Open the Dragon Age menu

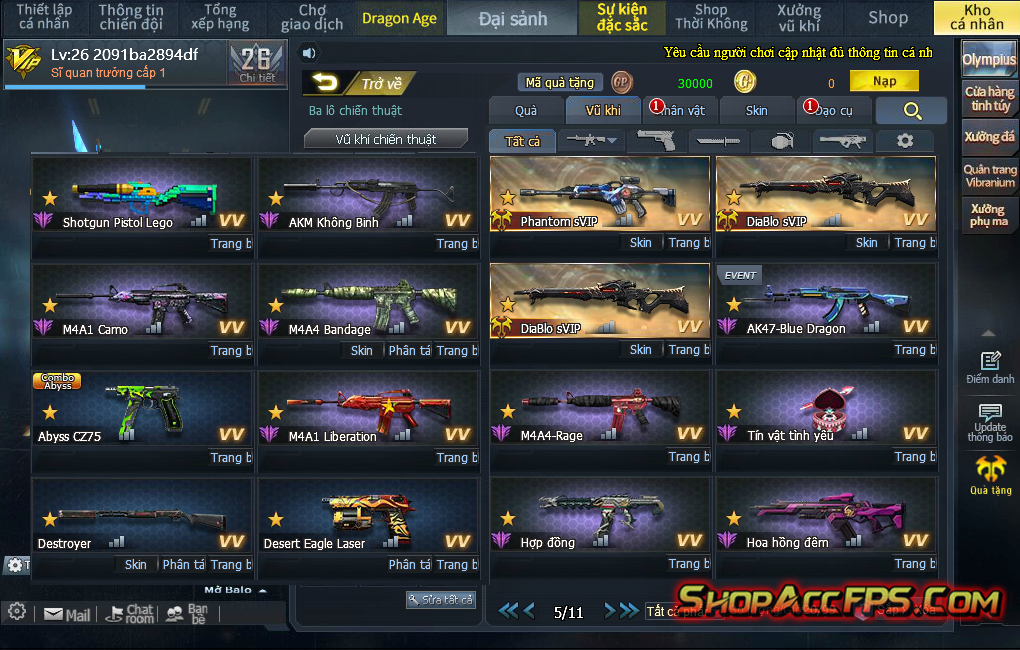pyautogui.click(x=399, y=18)
